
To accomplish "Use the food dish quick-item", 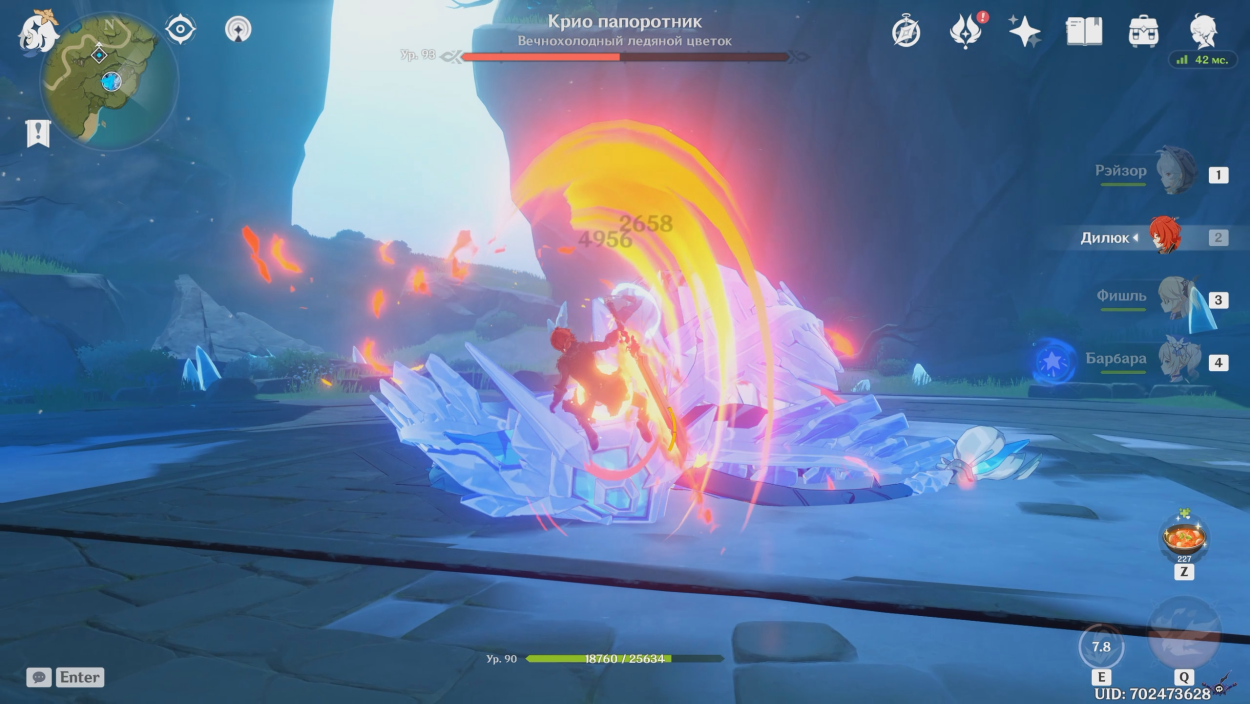I will [1184, 540].
